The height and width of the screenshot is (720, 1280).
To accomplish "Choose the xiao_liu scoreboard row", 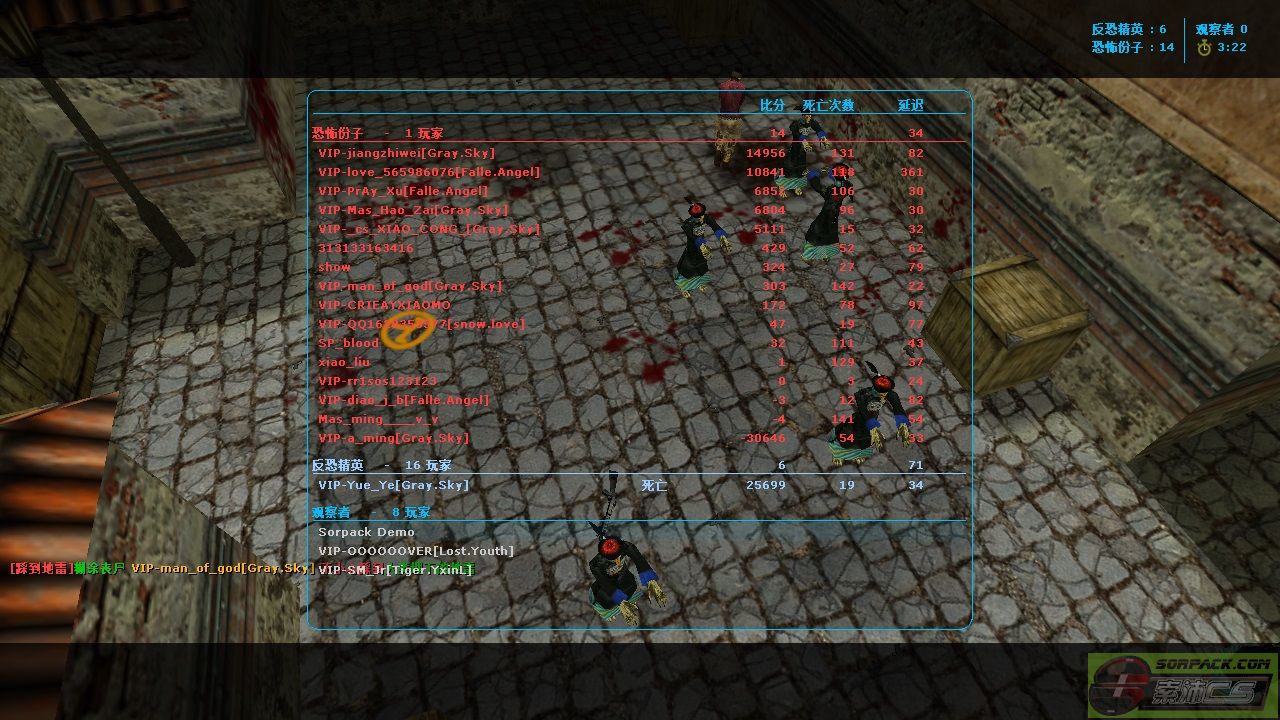I will 344,362.
